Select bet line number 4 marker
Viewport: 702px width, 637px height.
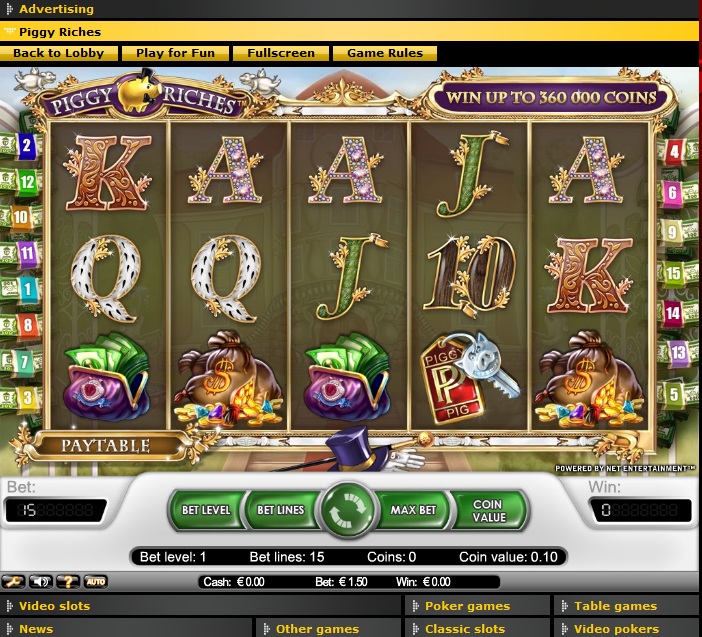pyautogui.click(x=674, y=153)
